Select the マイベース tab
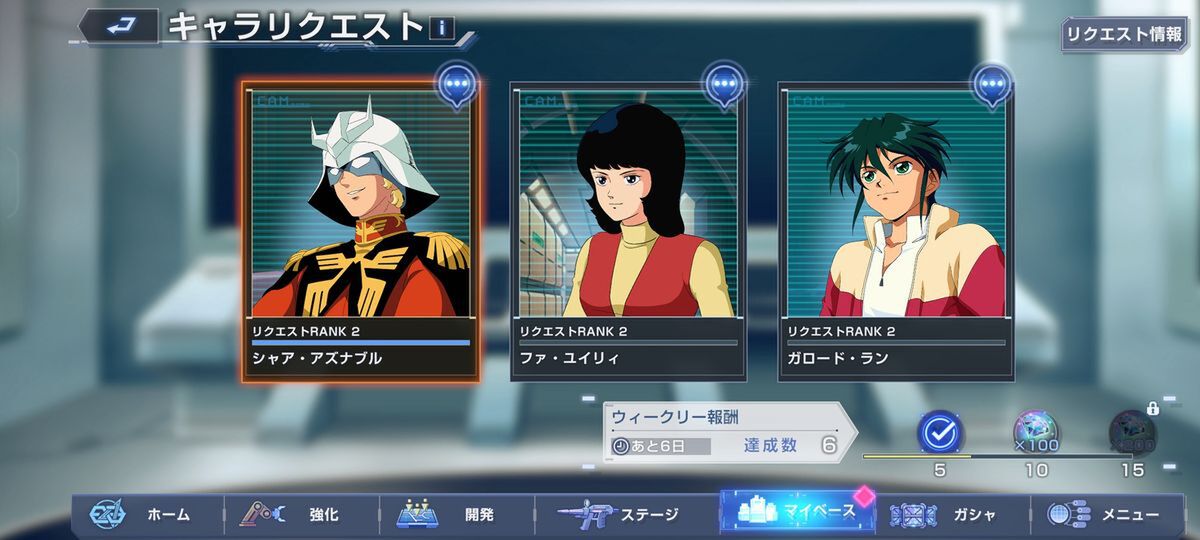This screenshot has width=1200, height=540. click(x=795, y=513)
